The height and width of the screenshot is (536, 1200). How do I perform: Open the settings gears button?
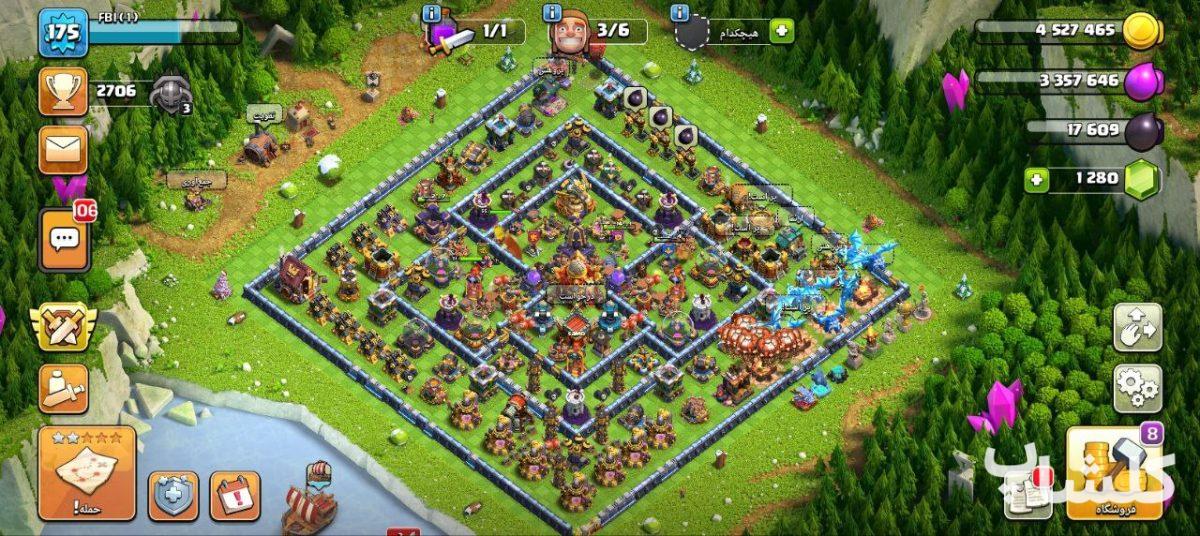[x=1138, y=388]
